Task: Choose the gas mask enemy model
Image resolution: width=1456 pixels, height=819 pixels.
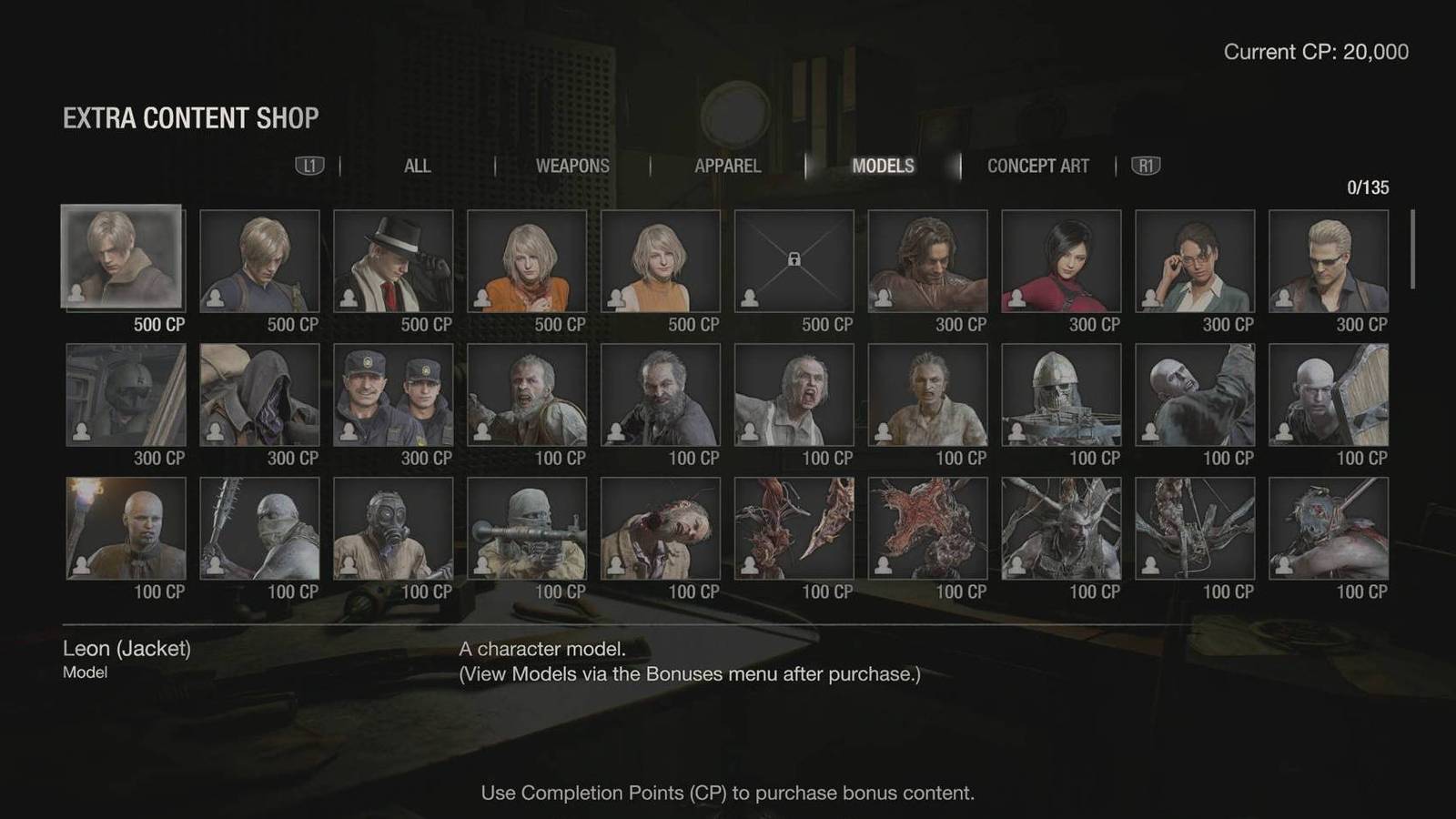Action: tap(393, 529)
